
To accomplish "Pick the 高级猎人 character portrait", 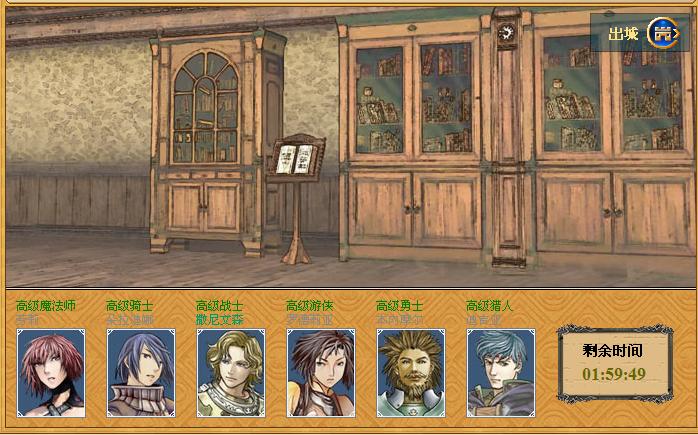I will pos(501,372).
